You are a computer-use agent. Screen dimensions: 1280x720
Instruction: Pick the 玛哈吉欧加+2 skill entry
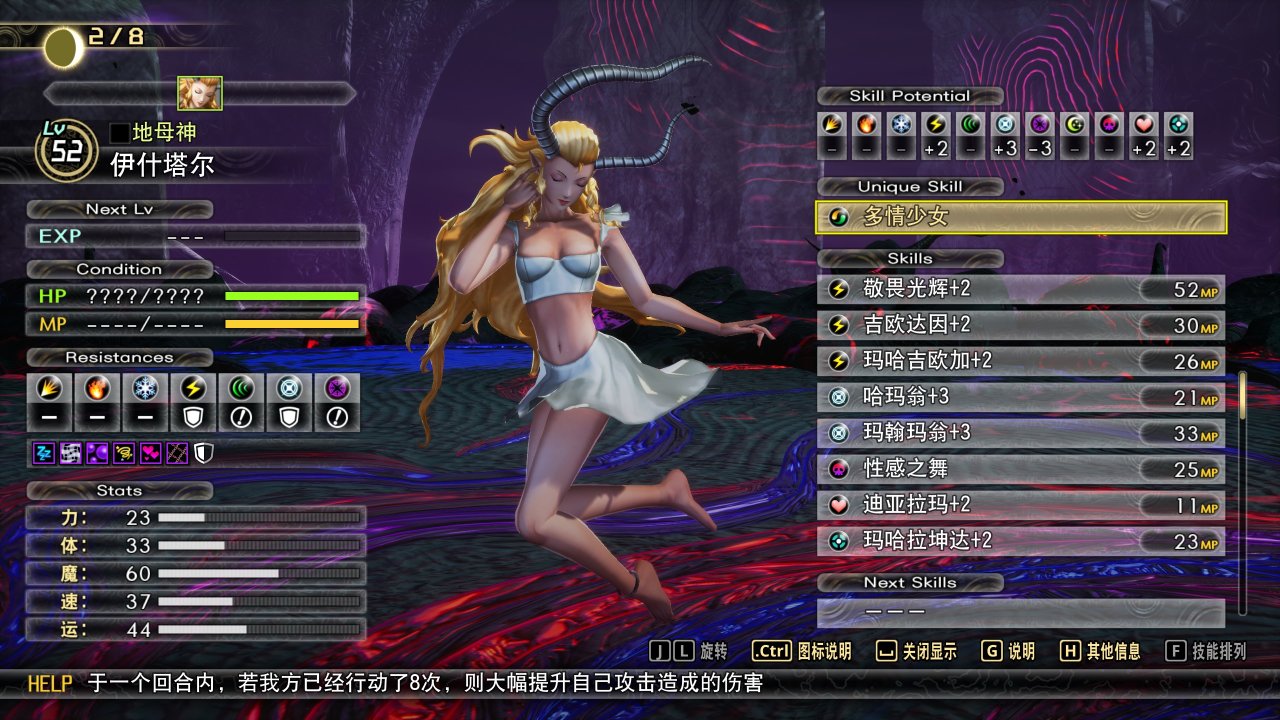[x=1021, y=361]
